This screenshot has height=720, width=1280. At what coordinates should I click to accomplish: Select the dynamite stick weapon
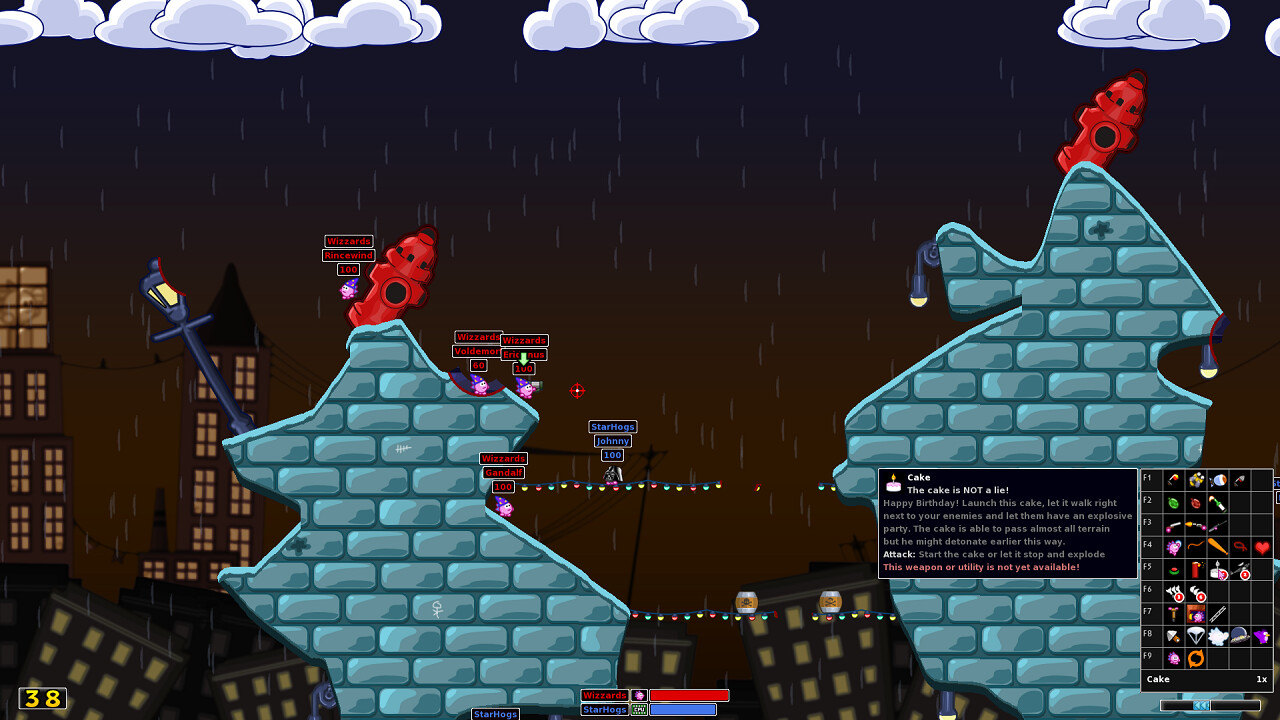tap(1196, 567)
